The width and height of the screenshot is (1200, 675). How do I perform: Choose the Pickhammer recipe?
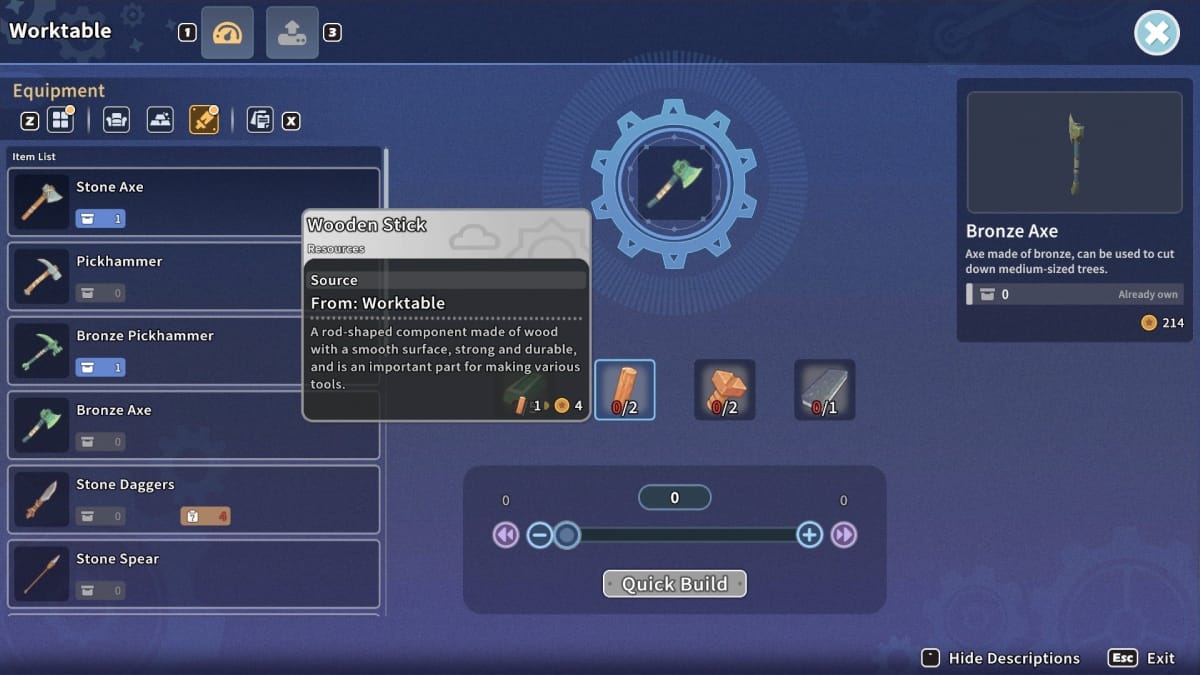click(x=194, y=276)
